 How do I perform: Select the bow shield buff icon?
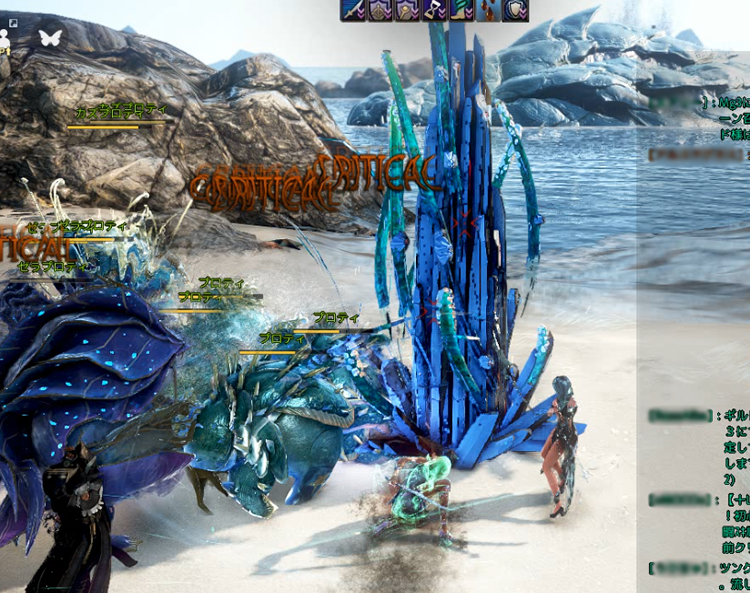(x=381, y=10)
